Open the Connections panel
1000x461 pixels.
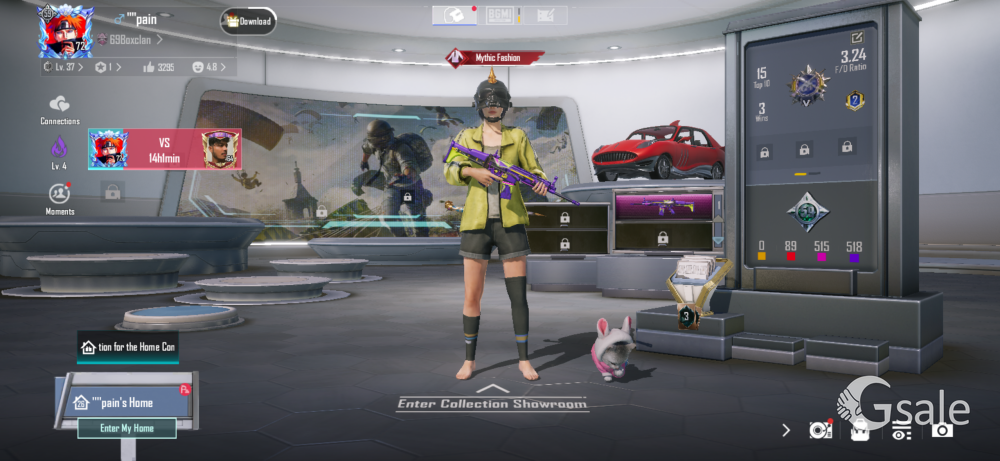[59, 109]
